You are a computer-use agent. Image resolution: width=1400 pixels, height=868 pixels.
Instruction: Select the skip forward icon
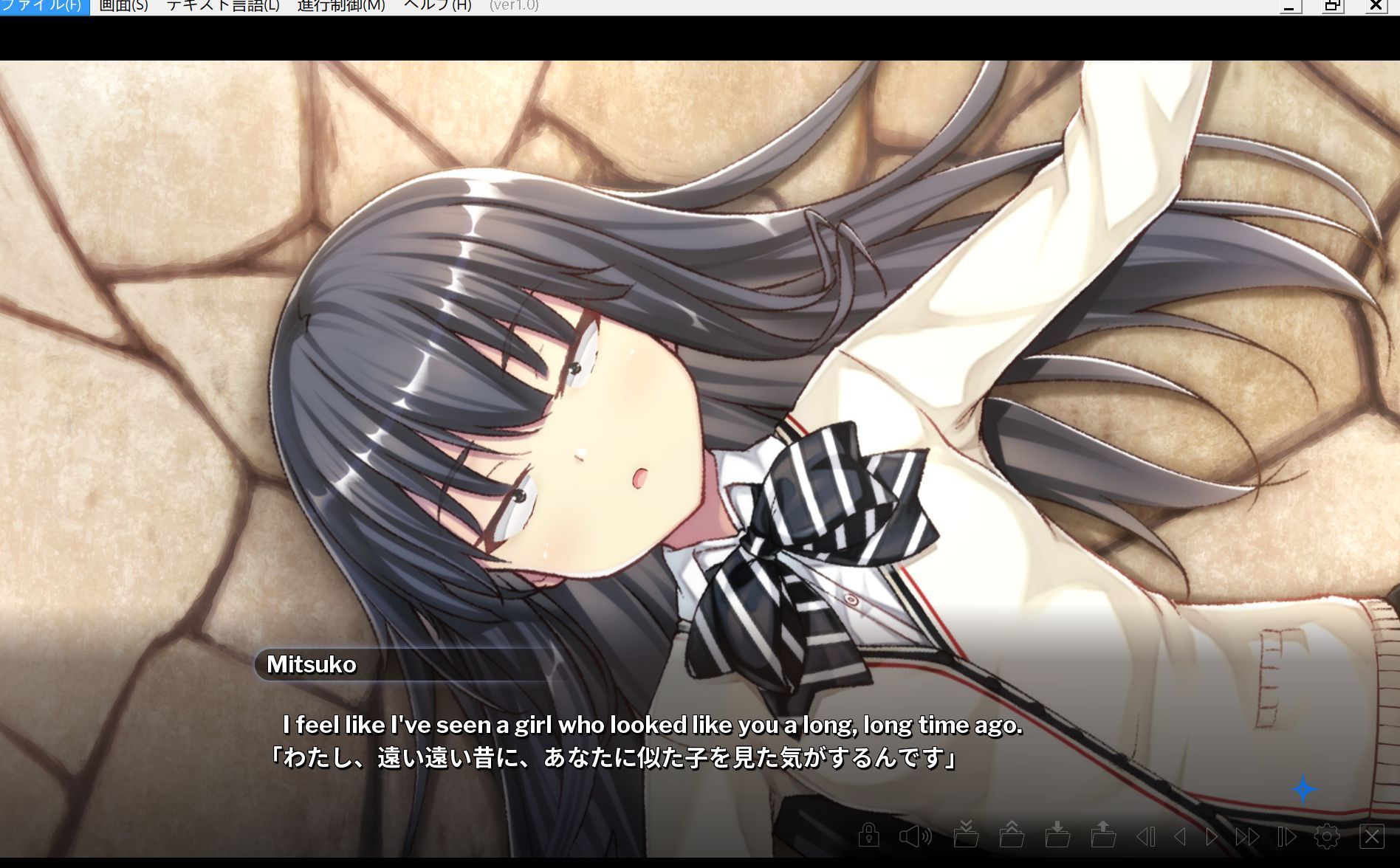[x=1247, y=836]
